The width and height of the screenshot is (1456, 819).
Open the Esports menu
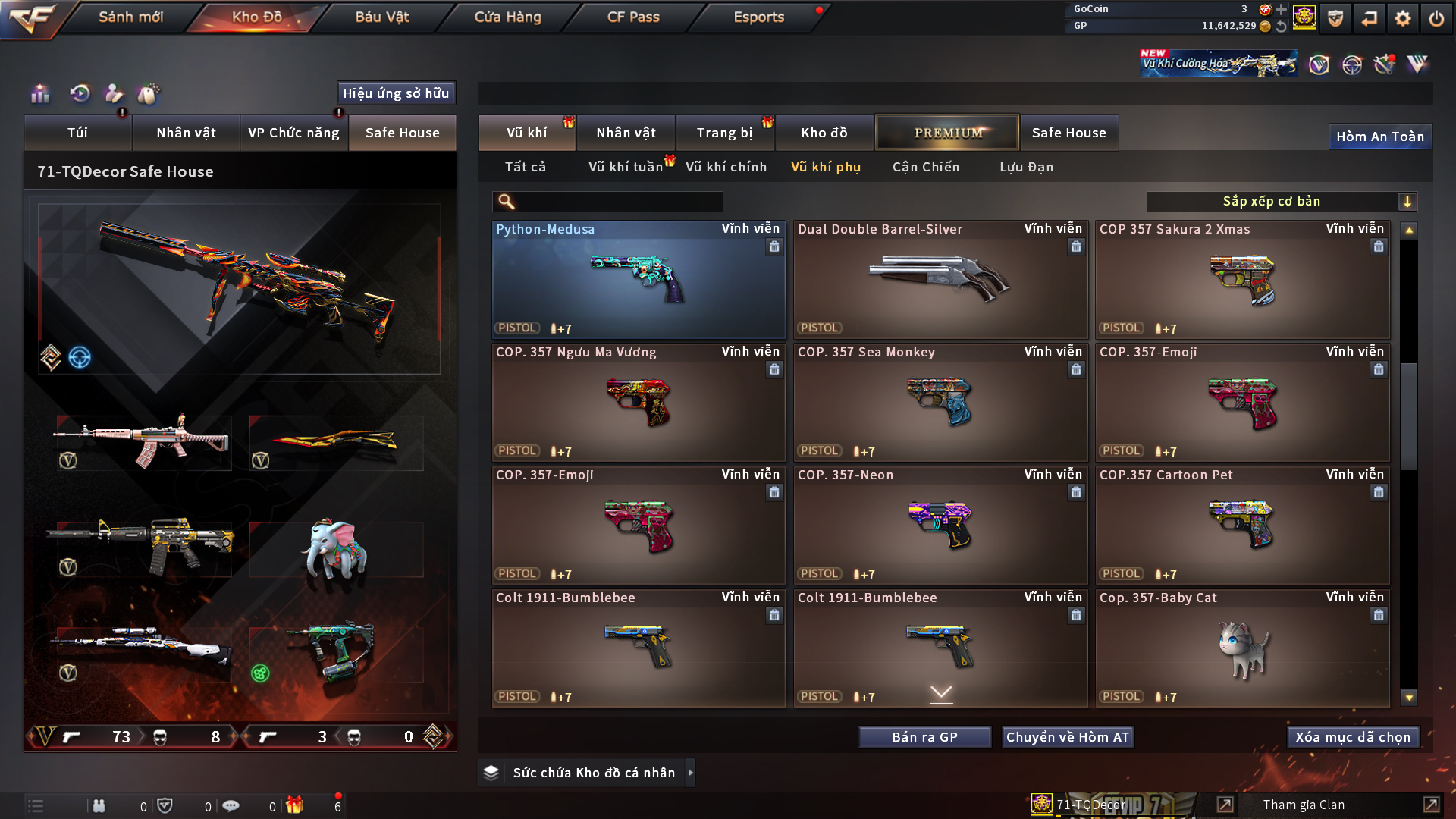(x=758, y=17)
